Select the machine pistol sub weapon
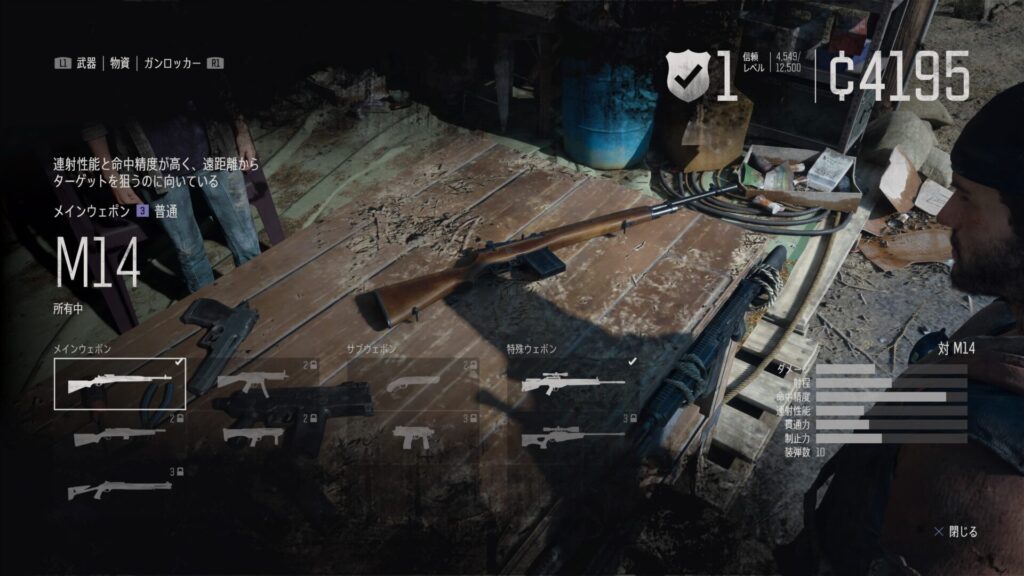The image size is (1024, 576). tap(412, 436)
